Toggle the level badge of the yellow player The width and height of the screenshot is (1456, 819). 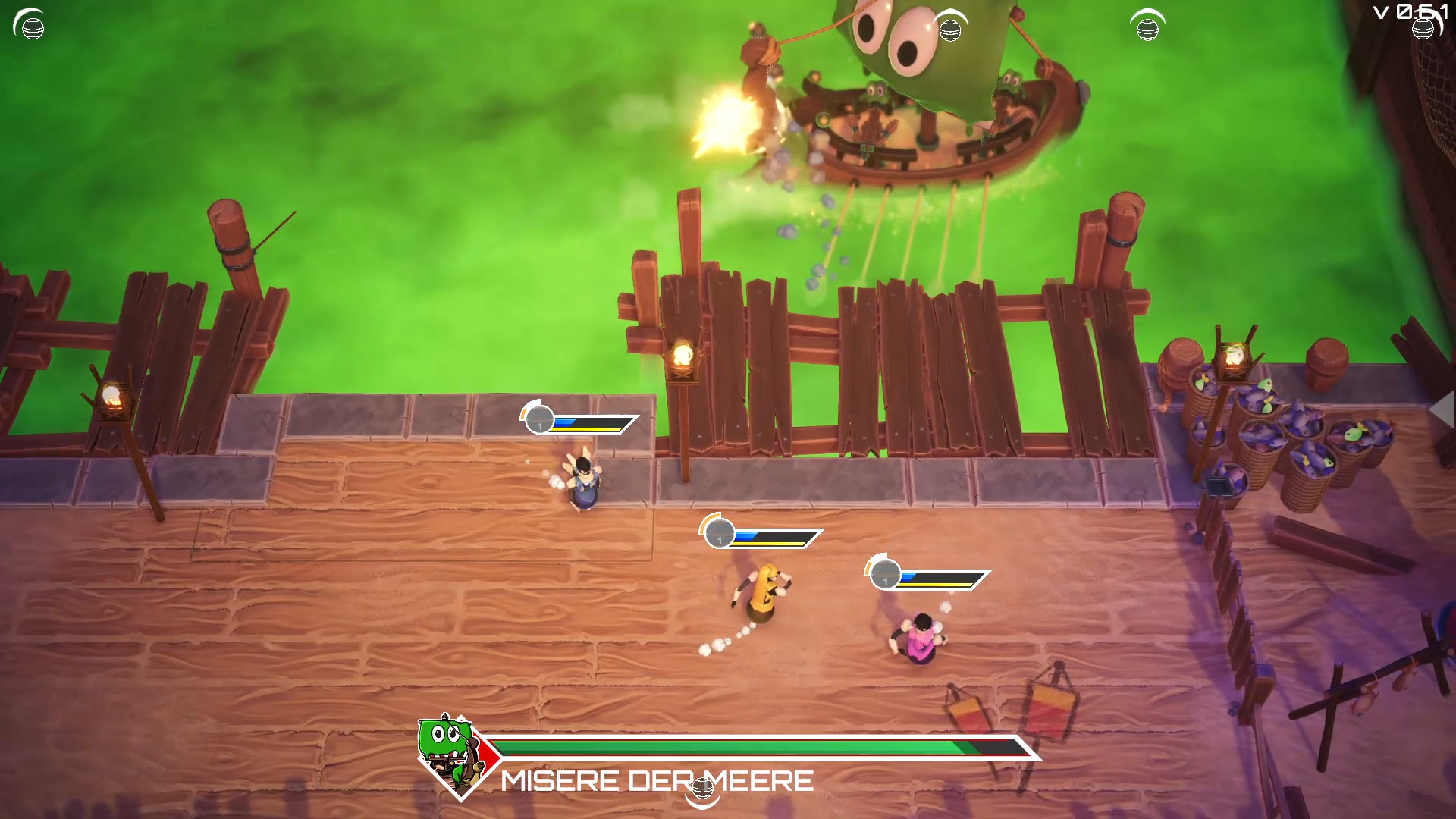[x=719, y=533]
